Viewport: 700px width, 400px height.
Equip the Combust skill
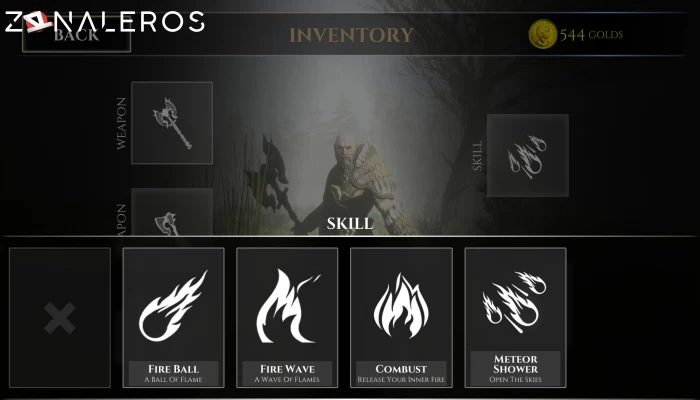[x=401, y=317]
